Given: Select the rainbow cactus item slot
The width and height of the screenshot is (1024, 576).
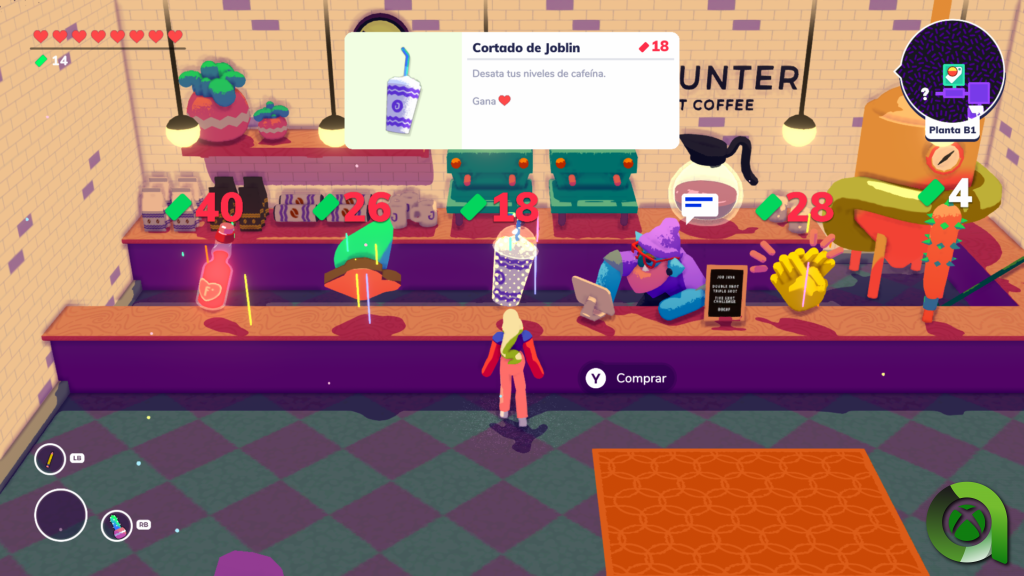Looking at the screenshot, I should tap(117, 525).
